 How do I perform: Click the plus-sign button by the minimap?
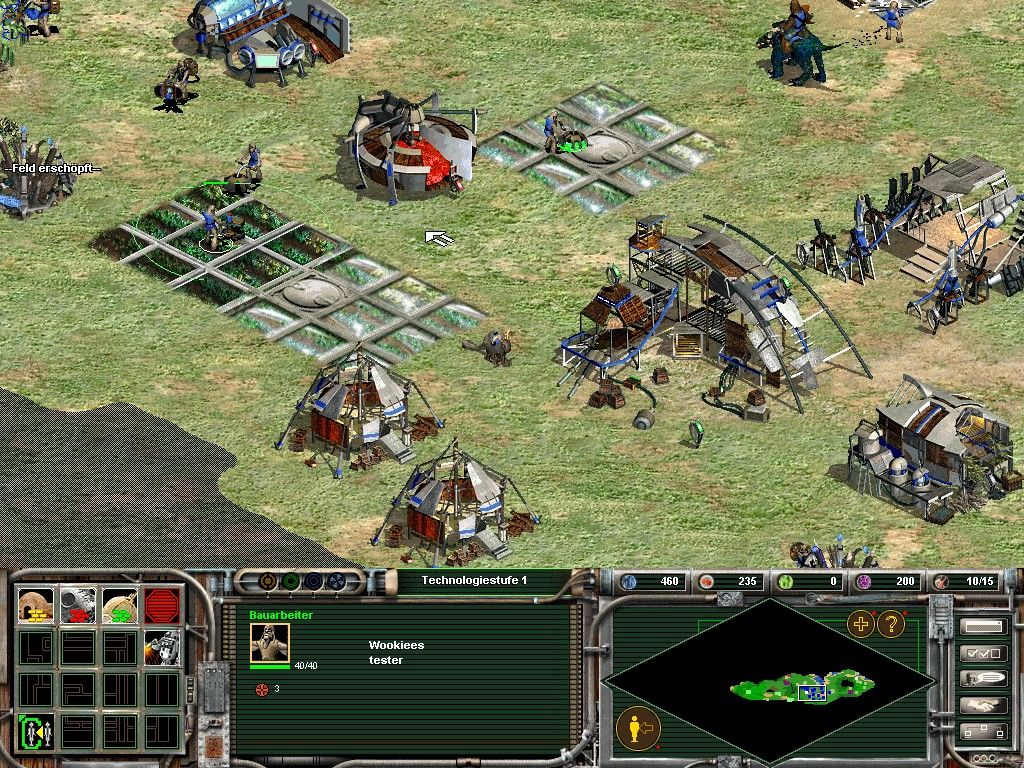click(x=860, y=625)
